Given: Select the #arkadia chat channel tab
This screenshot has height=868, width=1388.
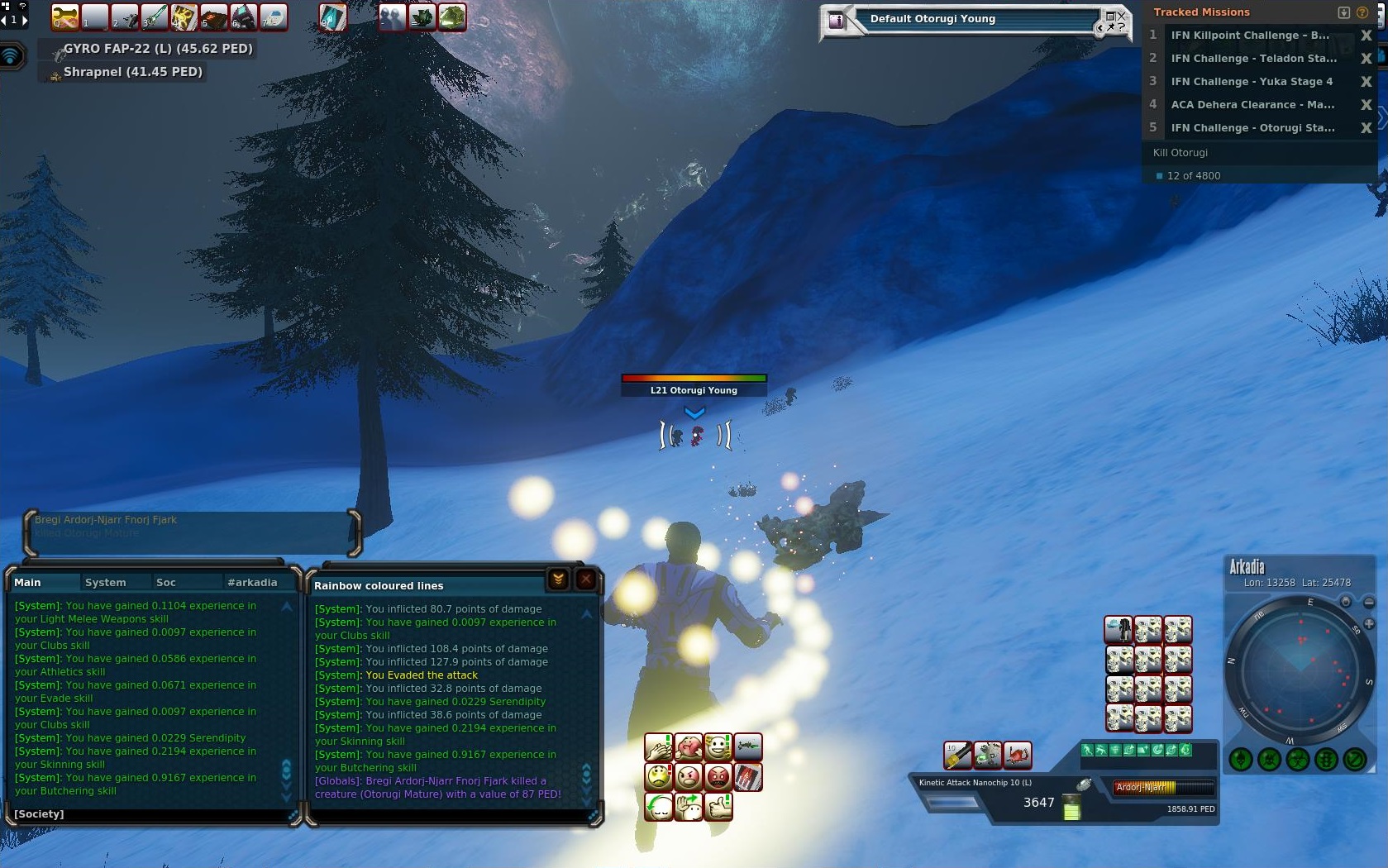Looking at the screenshot, I should click(252, 583).
